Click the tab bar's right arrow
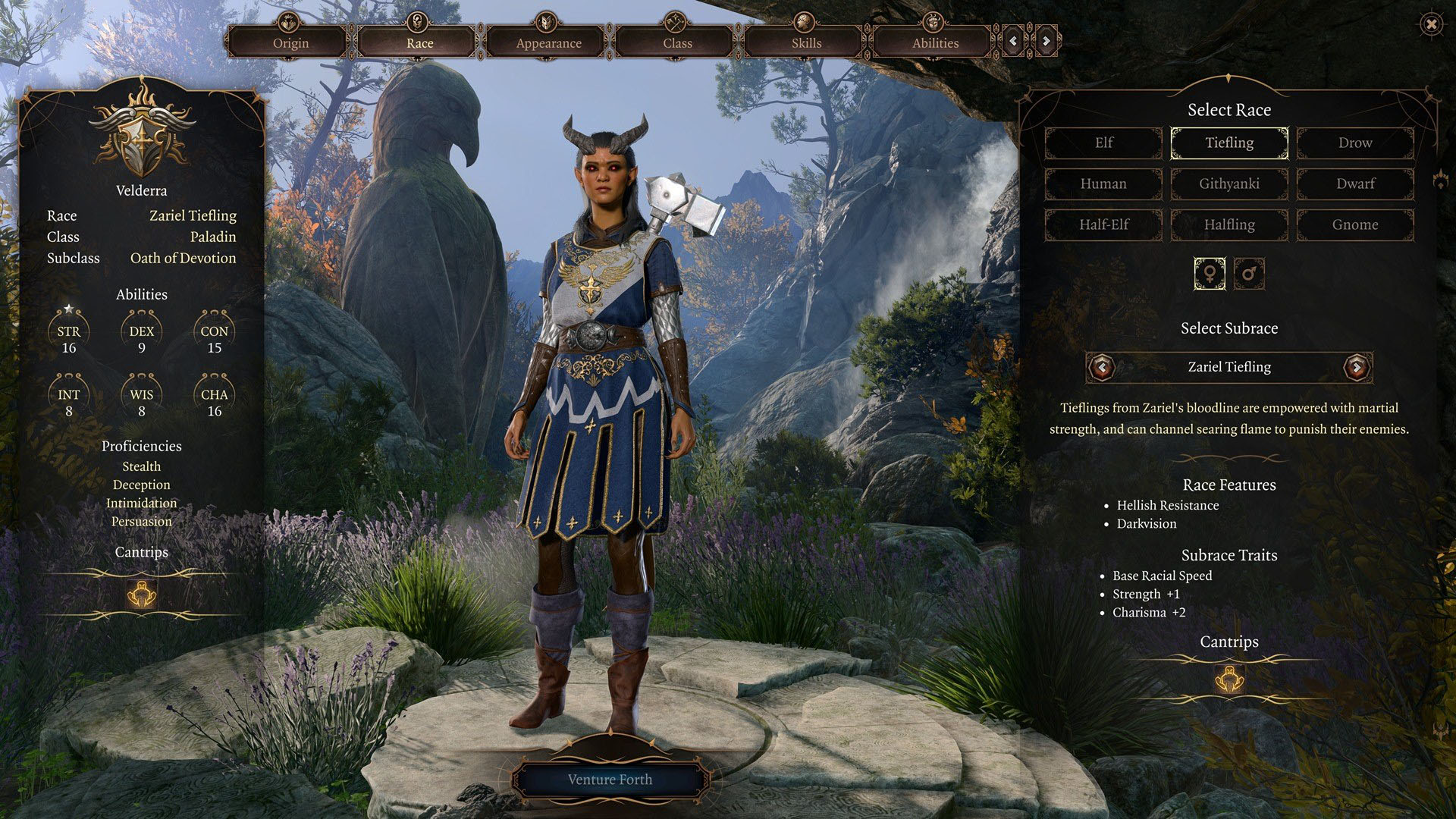Screen dimensions: 1456x819 [x=1046, y=41]
